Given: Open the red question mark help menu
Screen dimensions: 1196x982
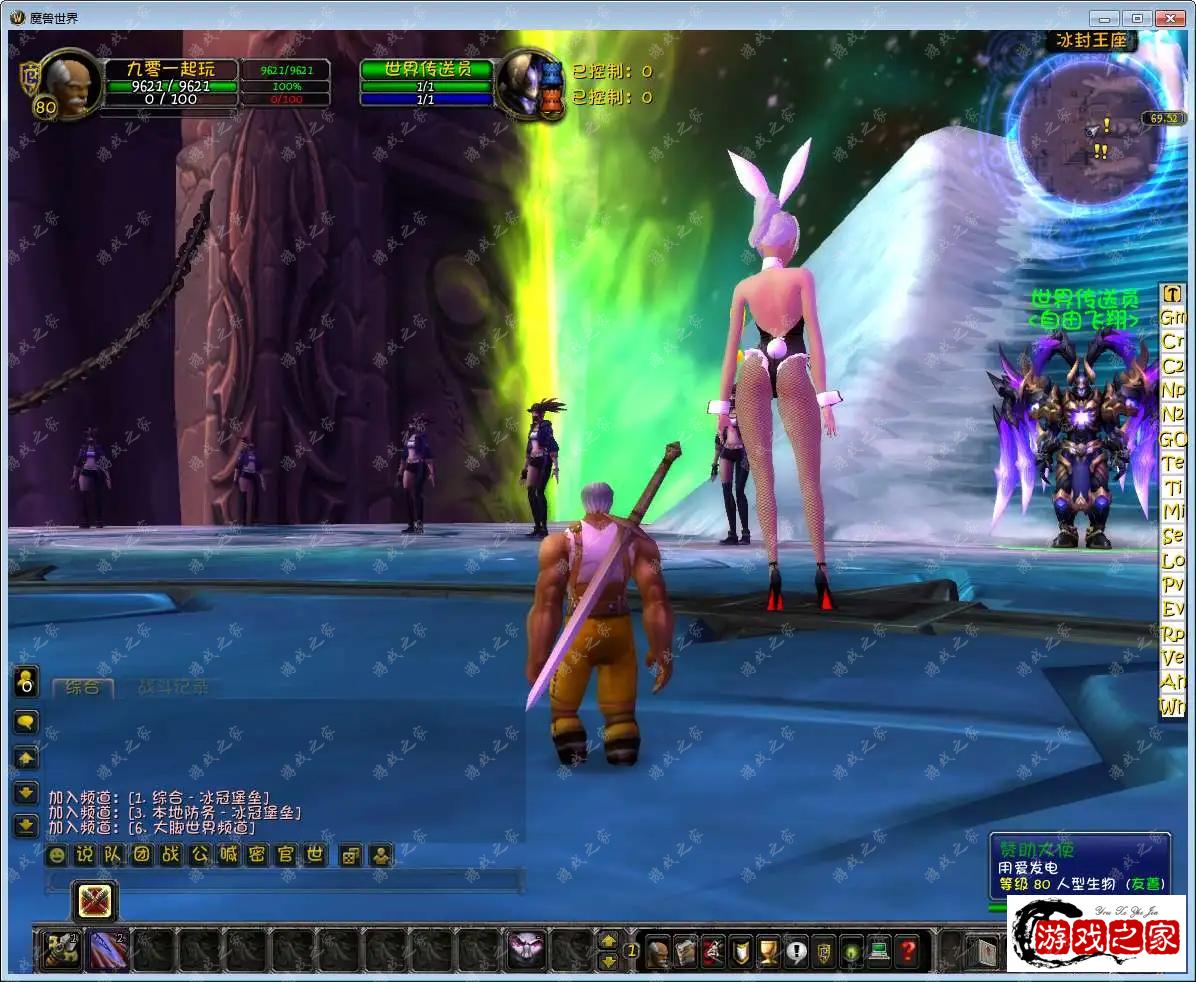Looking at the screenshot, I should [x=906, y=949].
